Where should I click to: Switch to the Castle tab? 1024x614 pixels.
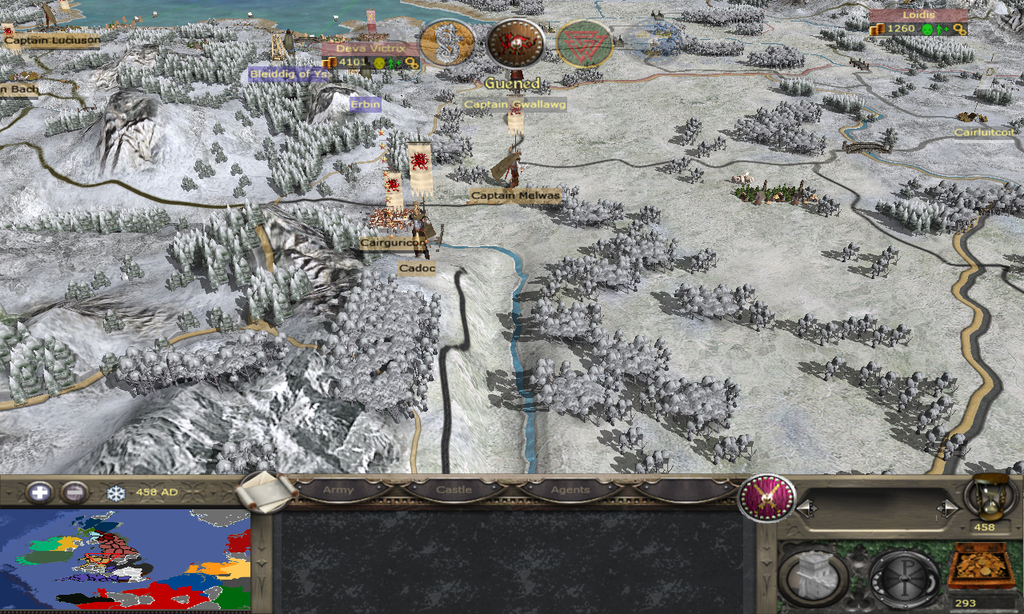coord(455,490)
